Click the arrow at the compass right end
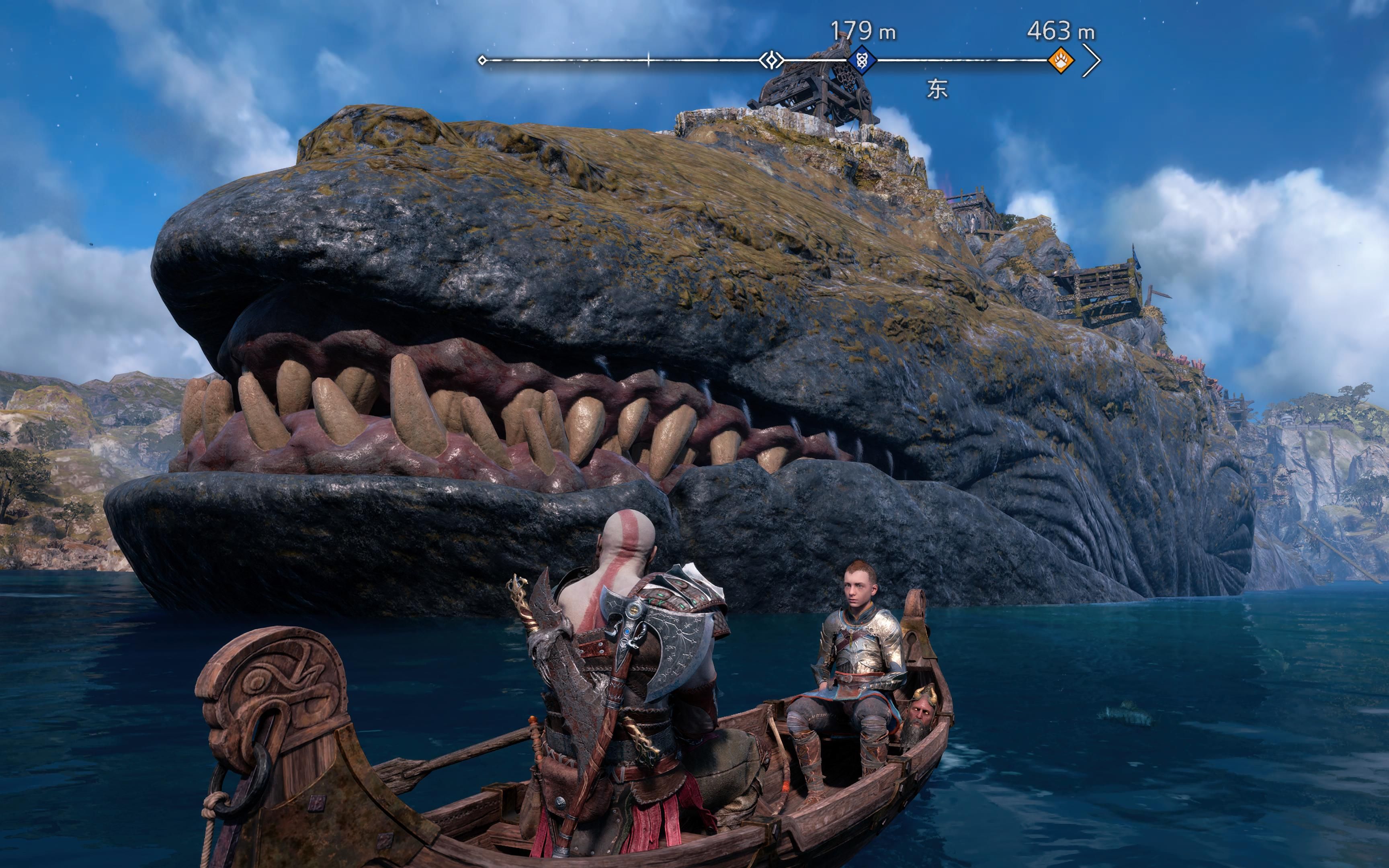 pyautogui.click(x=1092, y=60)
